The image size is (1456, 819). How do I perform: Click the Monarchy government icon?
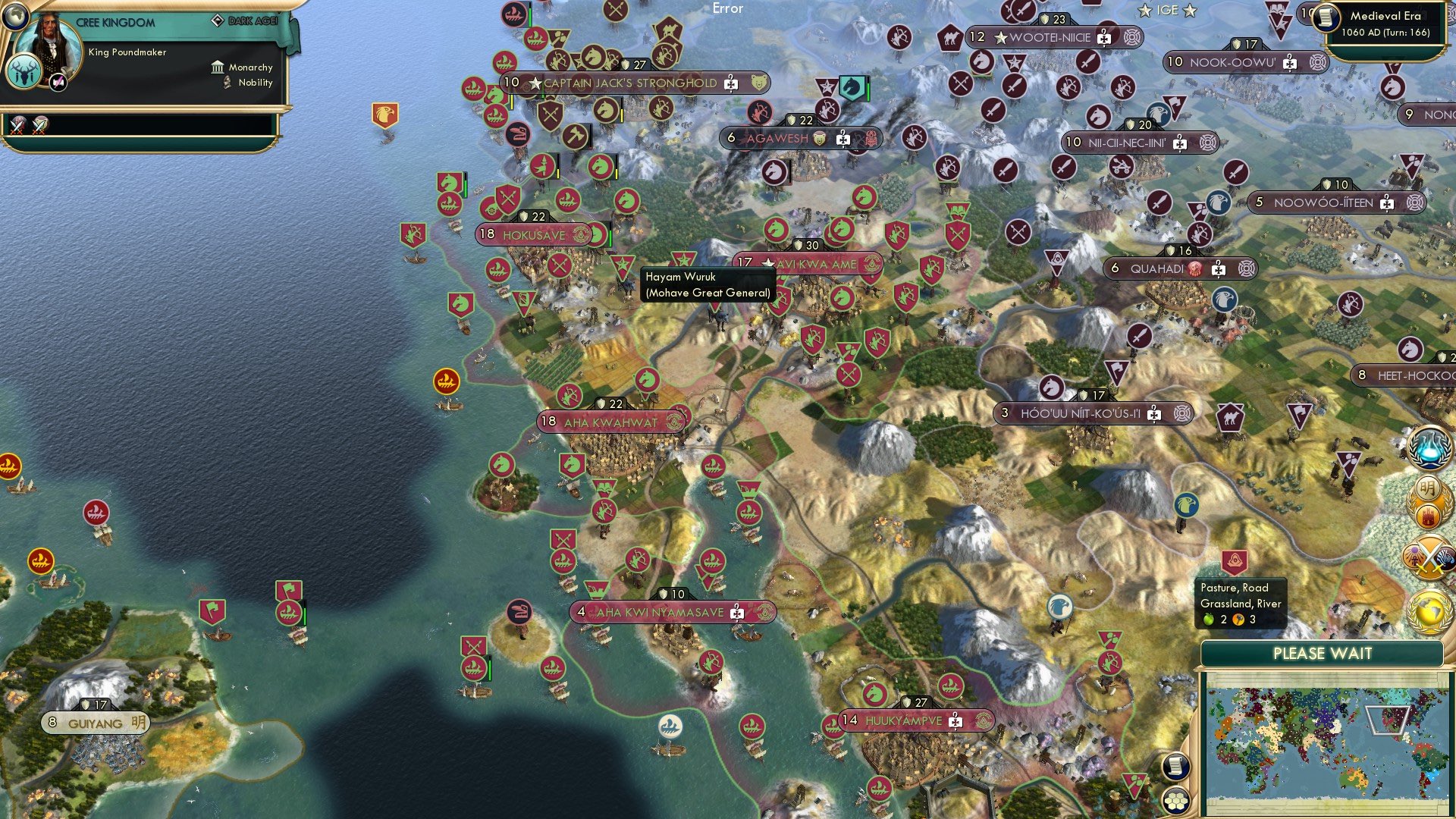click(x=218, y=67)
